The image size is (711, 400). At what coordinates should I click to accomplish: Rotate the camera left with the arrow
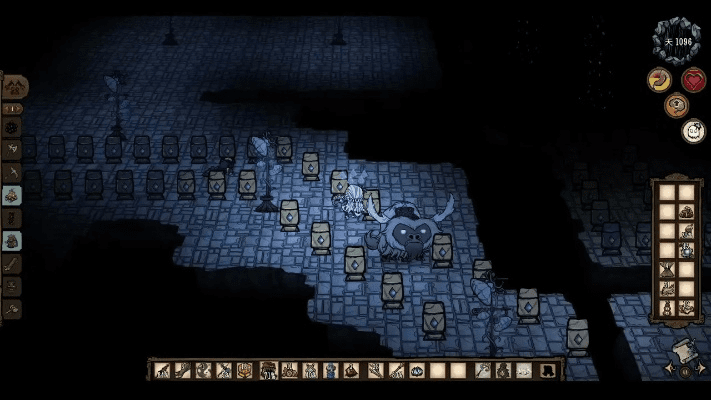(669, 369)
